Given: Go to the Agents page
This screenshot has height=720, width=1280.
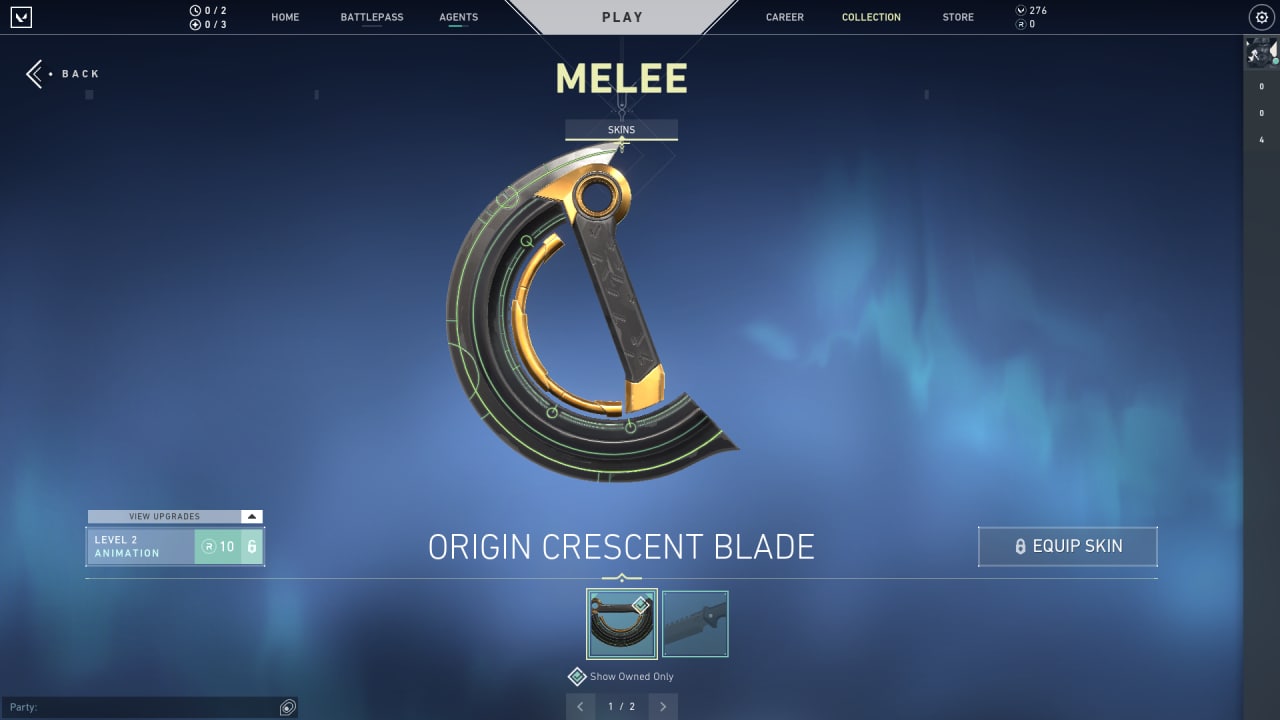Looking at the screenshot, I should pos(458,17).
